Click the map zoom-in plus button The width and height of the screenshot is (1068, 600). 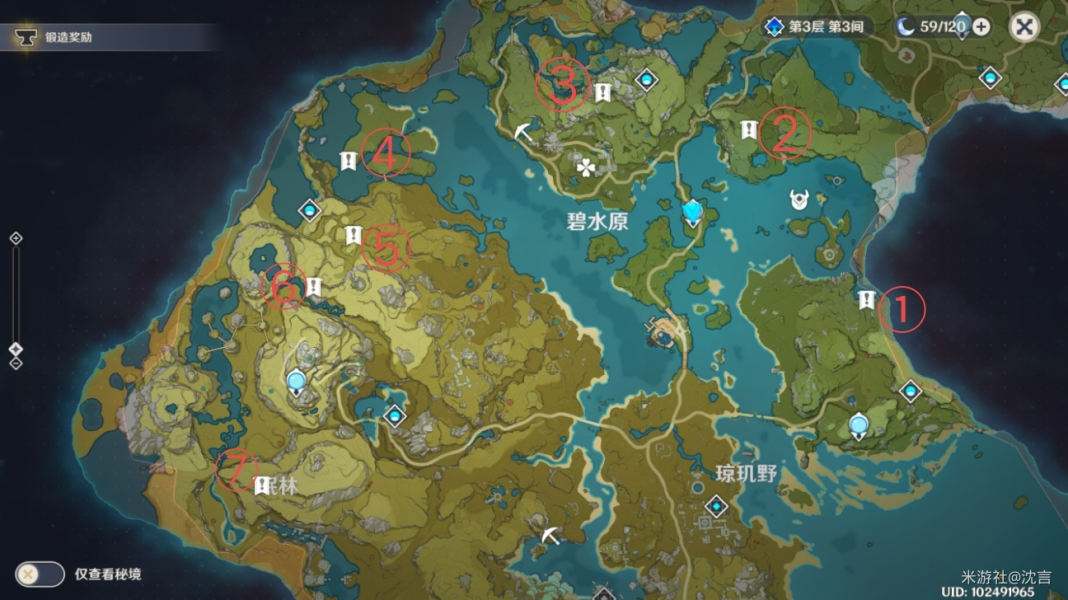tap(16, 238)
